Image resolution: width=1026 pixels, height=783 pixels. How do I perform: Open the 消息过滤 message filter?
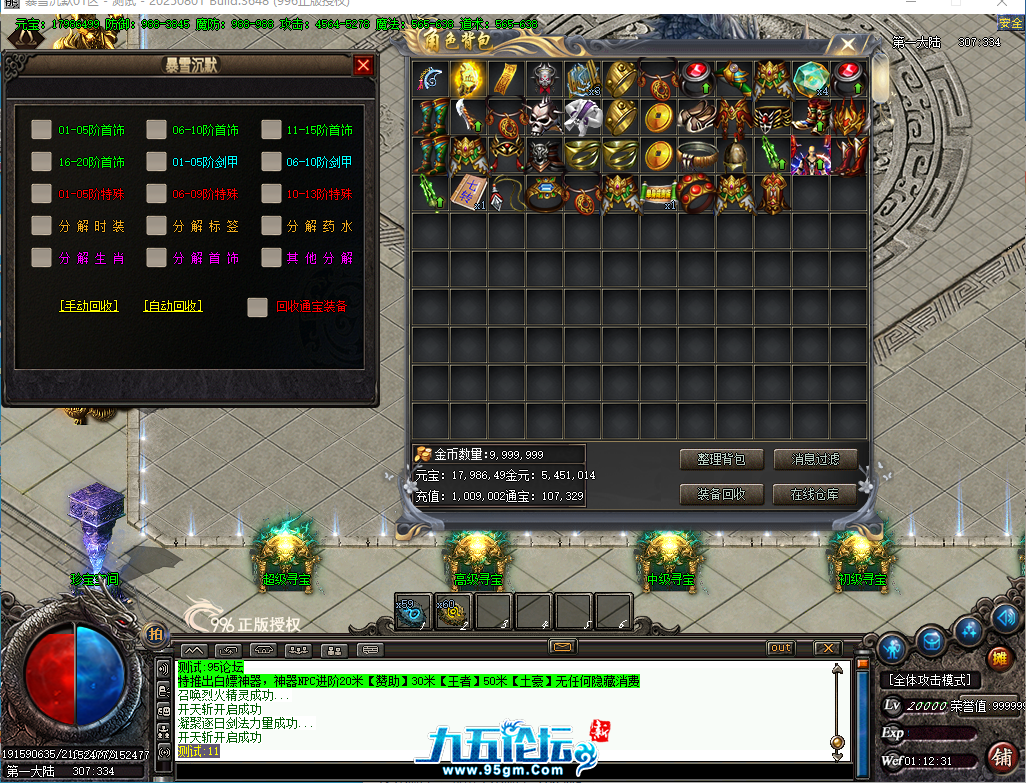(x=815, y=460)
